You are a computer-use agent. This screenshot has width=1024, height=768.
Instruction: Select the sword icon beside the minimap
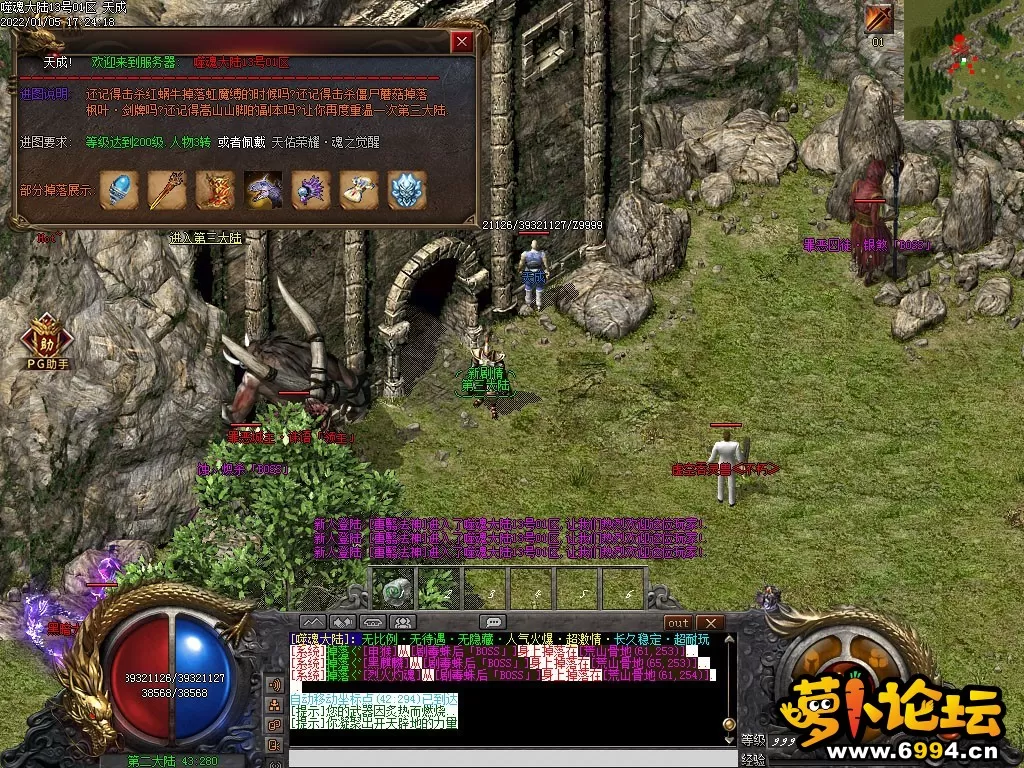coord(879,19)
